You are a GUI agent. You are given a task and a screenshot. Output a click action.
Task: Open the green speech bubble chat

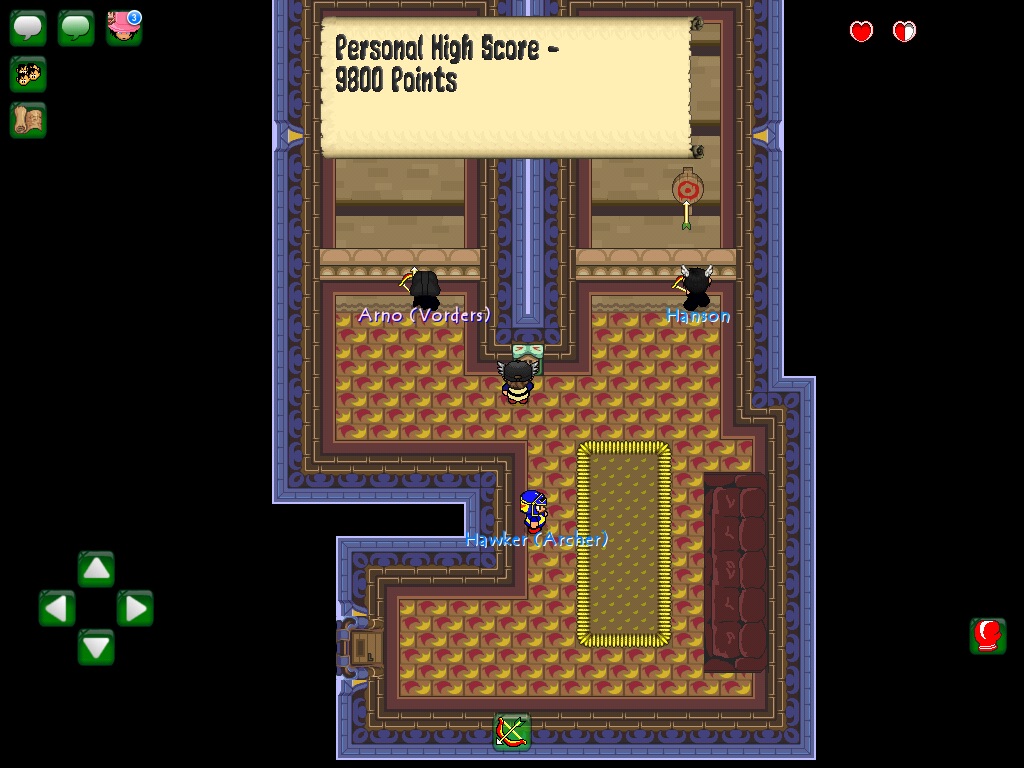pyautogui.click(x=76, y=28)
